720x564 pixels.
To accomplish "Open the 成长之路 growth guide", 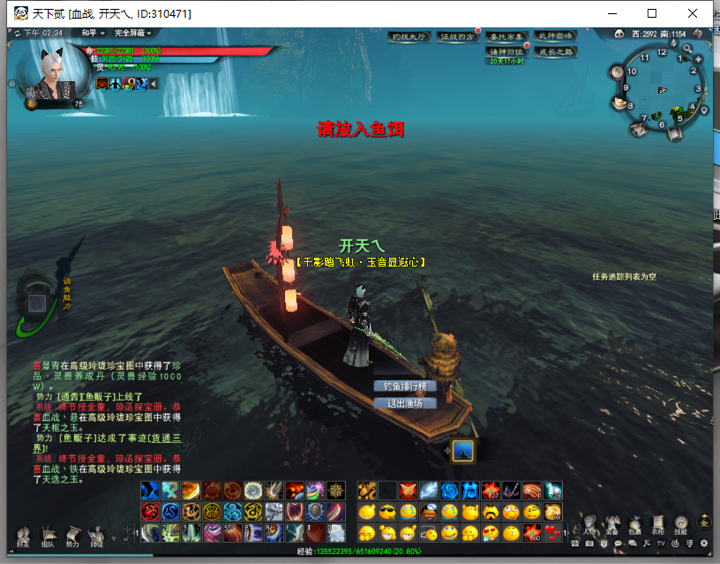I will click(x=557, y=51).
